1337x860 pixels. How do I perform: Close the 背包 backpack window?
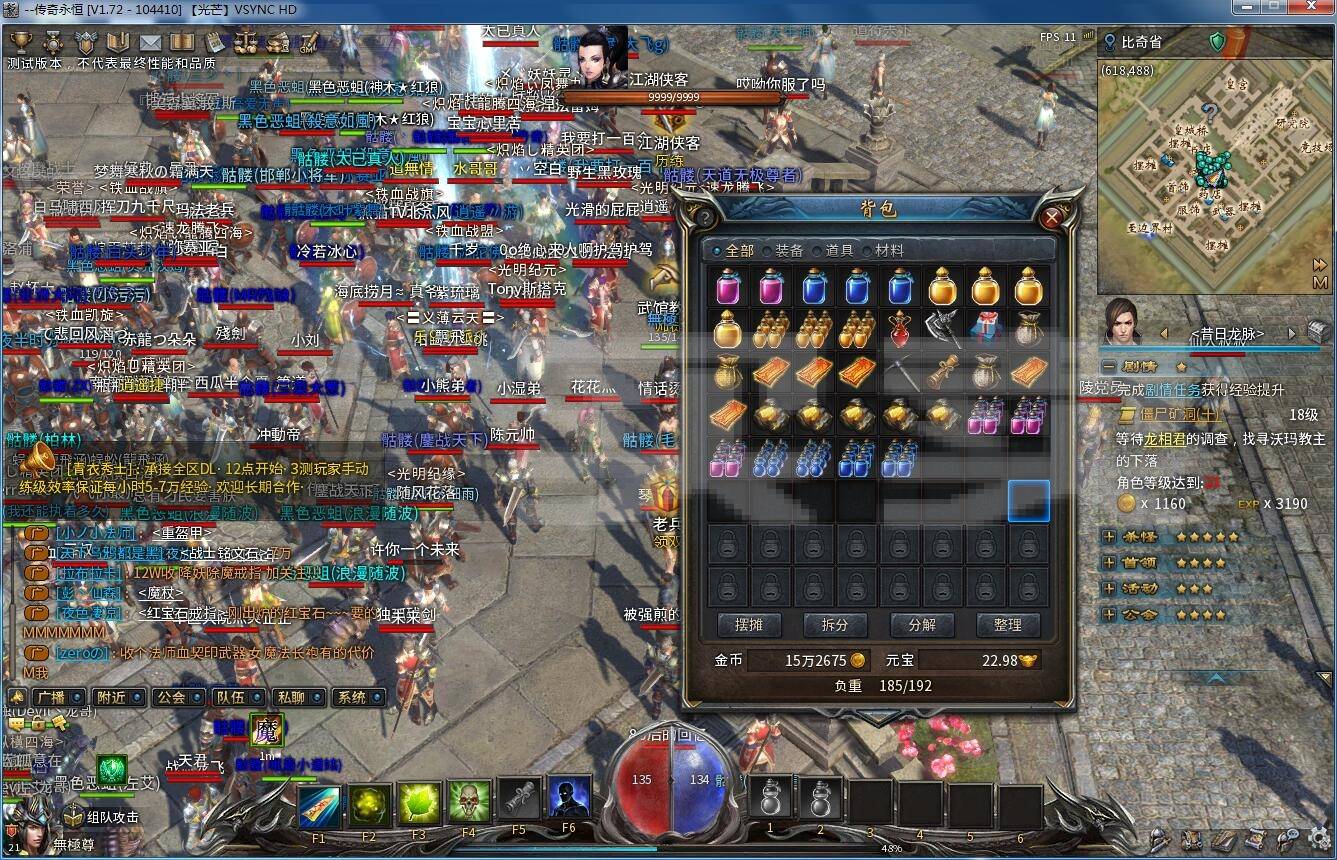[1051, 217]
